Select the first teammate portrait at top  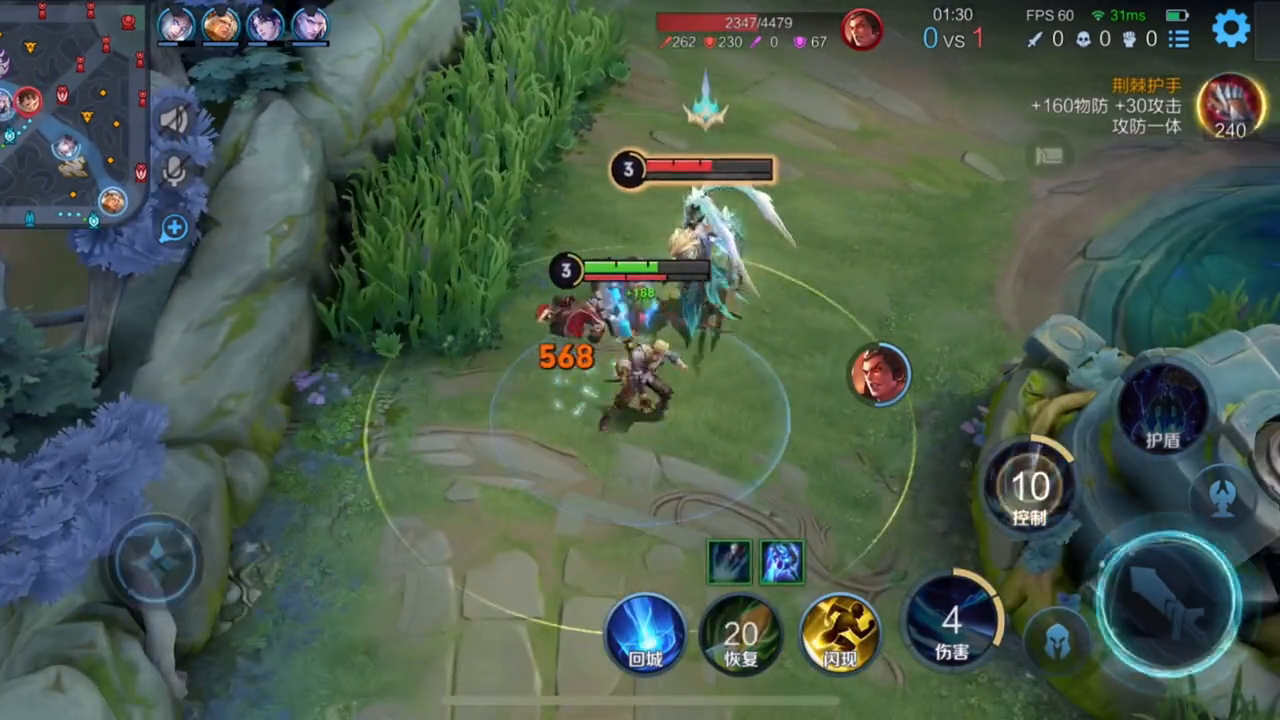click(176, 24)
